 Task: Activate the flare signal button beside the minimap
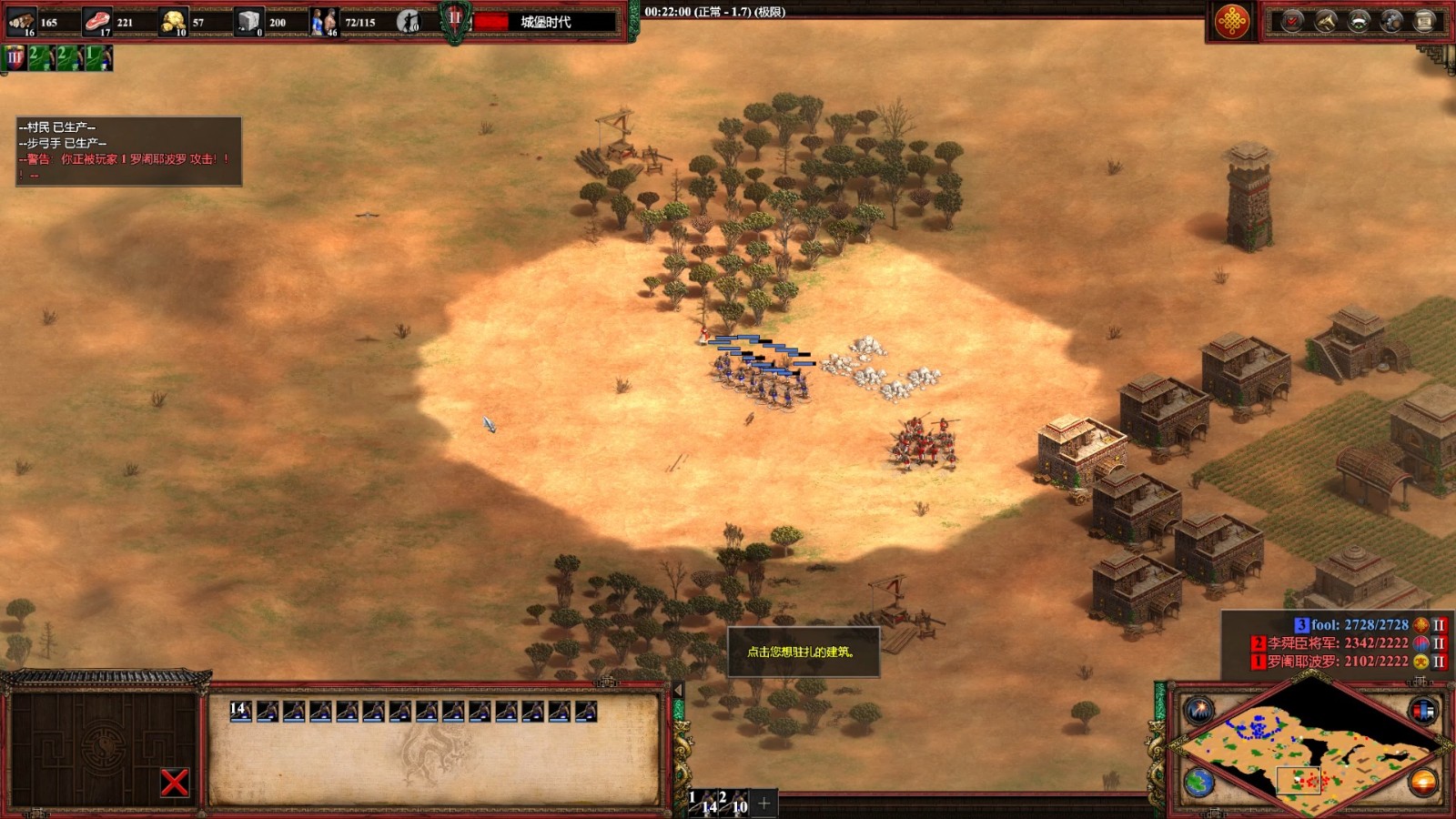click(x=1198, y=709)
